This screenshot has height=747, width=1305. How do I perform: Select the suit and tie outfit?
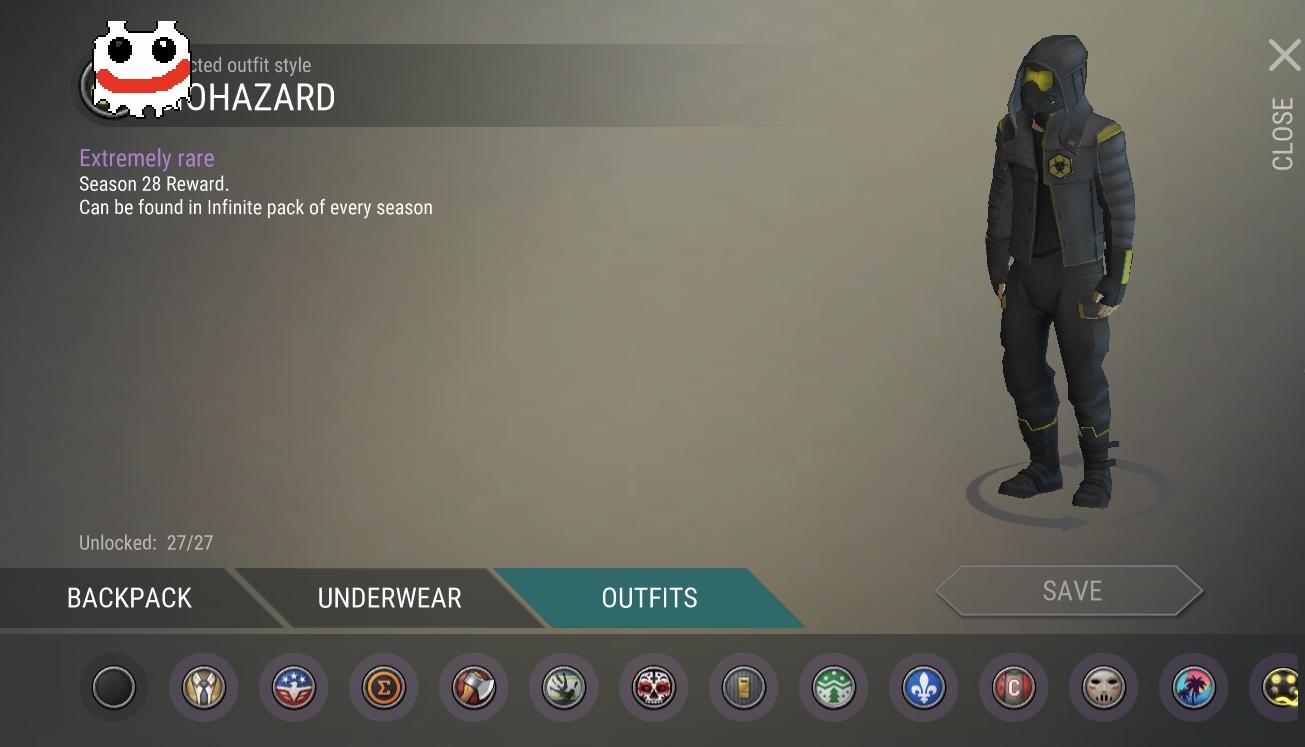[204, 688]
